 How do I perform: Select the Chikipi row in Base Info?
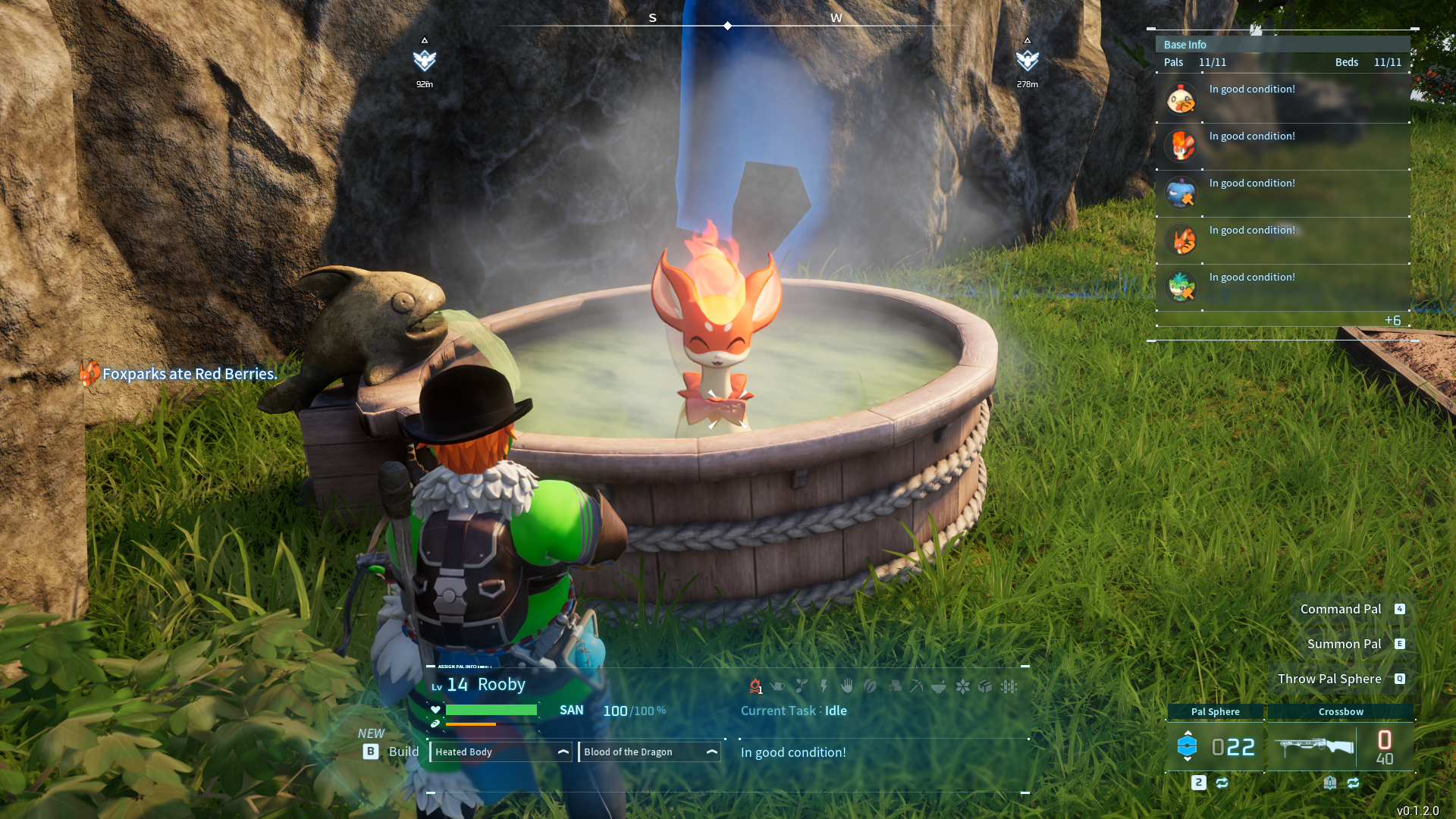pyautogui.click(x=1282, y=99)
